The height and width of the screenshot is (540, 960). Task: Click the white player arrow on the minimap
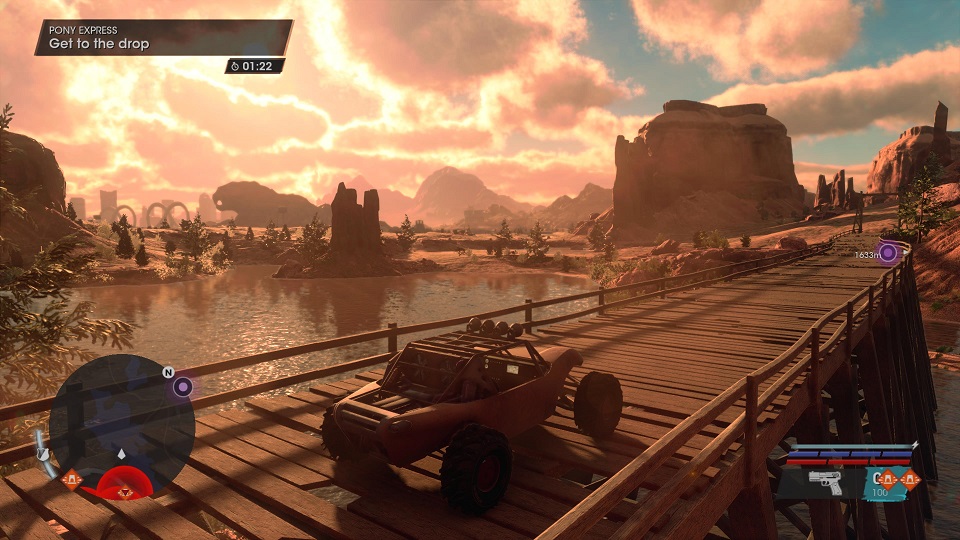tap(122, 453)
